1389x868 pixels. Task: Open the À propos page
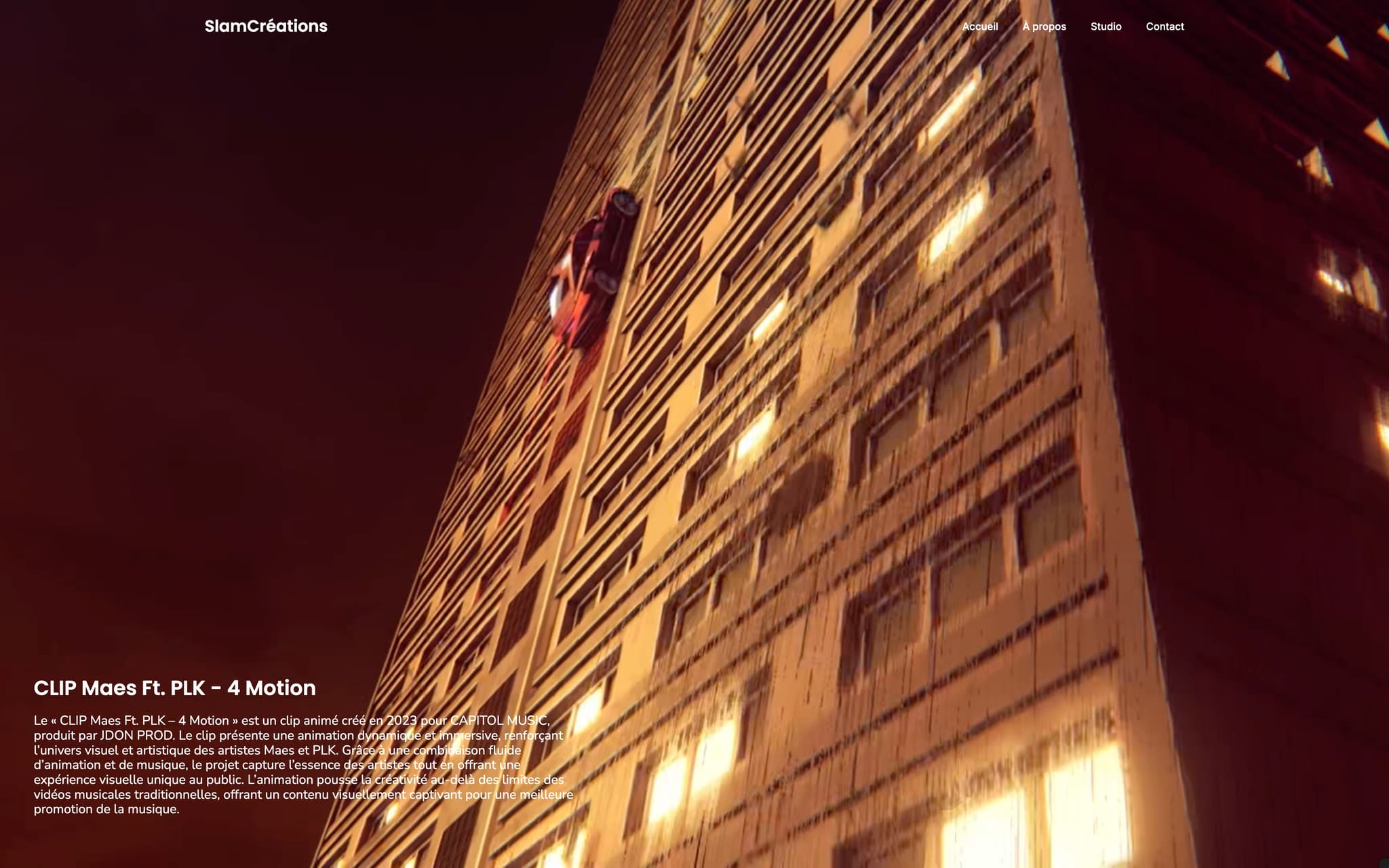coord(1044,26)
